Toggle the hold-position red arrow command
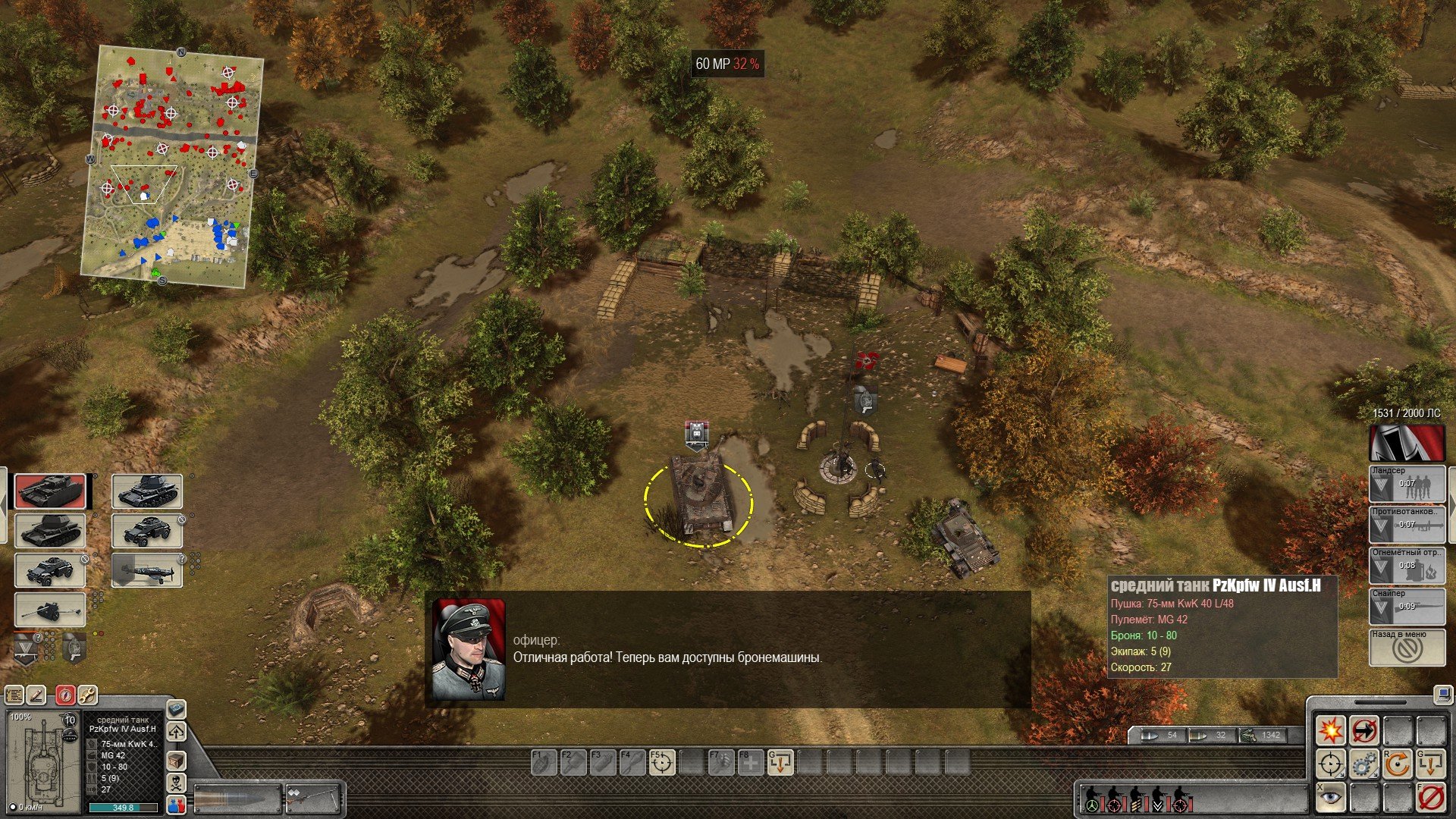 (1364, 731)
